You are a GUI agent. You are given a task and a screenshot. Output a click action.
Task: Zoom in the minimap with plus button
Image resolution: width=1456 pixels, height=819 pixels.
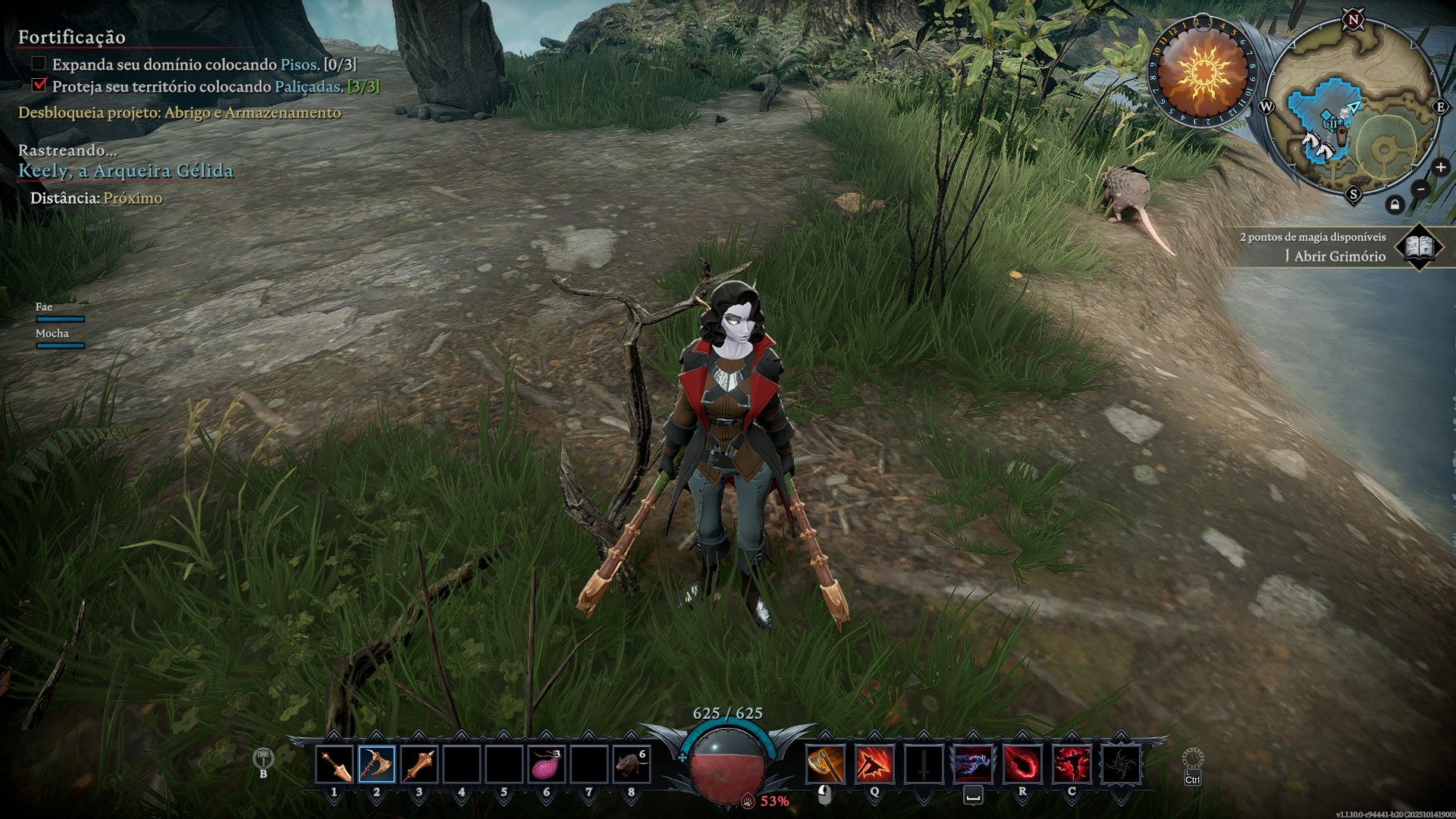[1440, 168]
